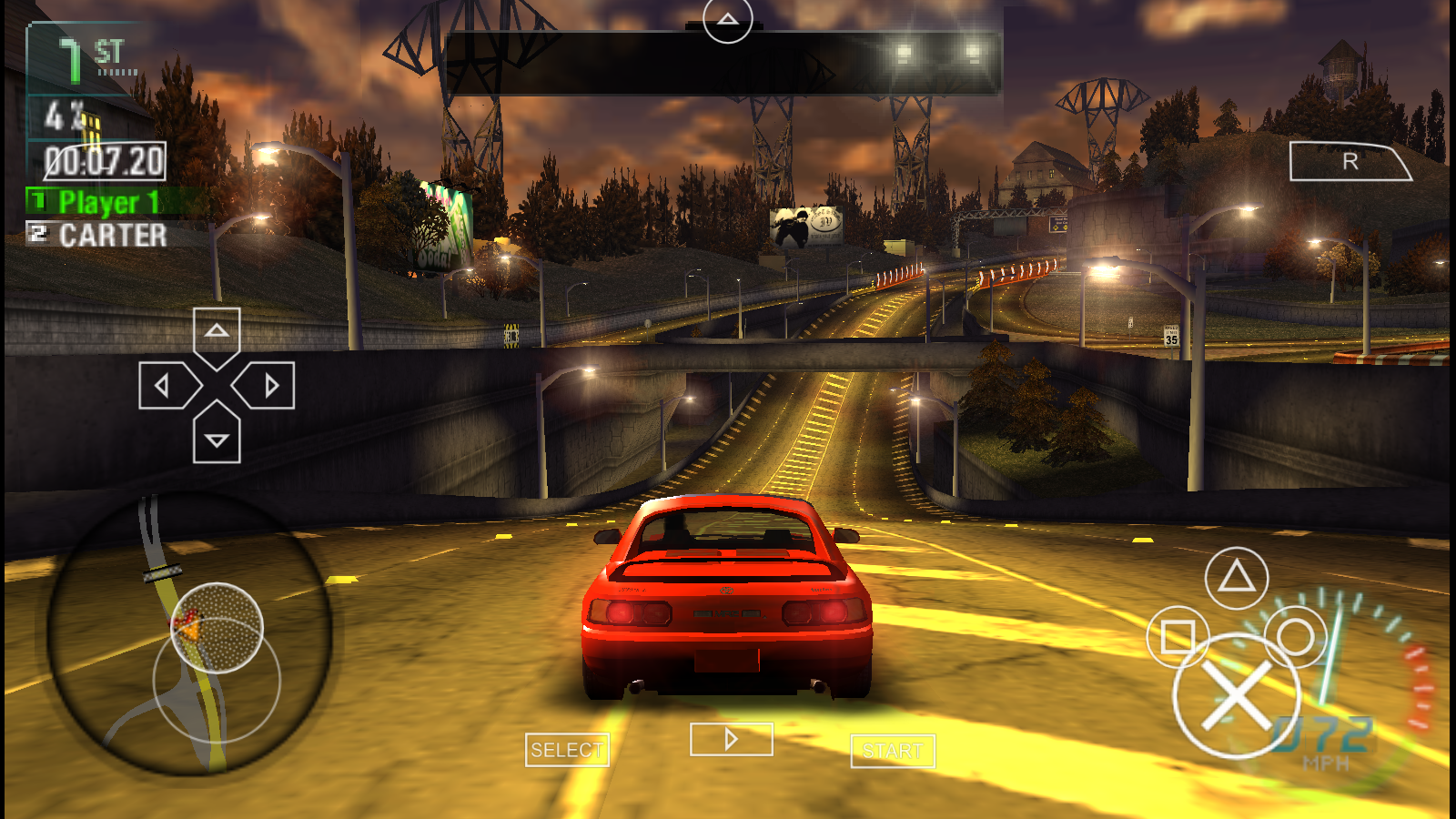This screenshot has height=819, width=1456.
Task: Click the fast-forward arrow button between SELECT and START
Action: click(732, 740)
